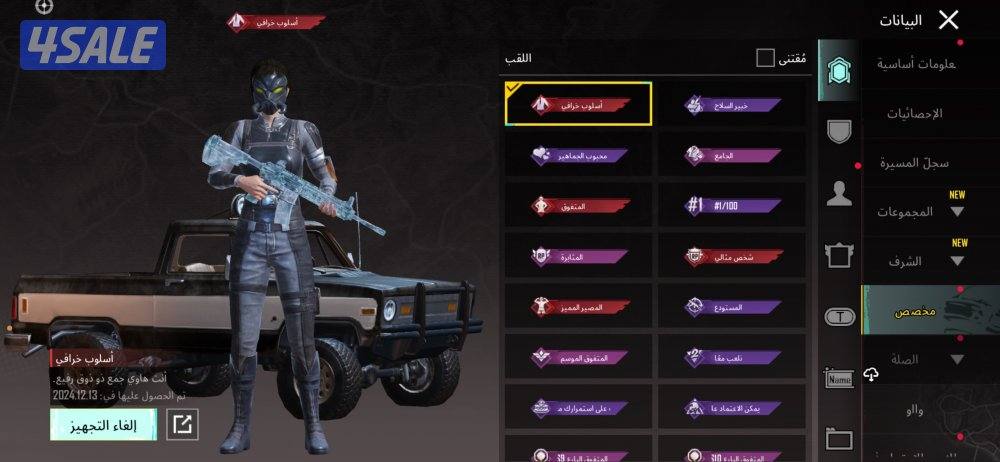Screen dimensions: 1000x462
Task: Select the #1/100 title badge
Action: [732, 205]
